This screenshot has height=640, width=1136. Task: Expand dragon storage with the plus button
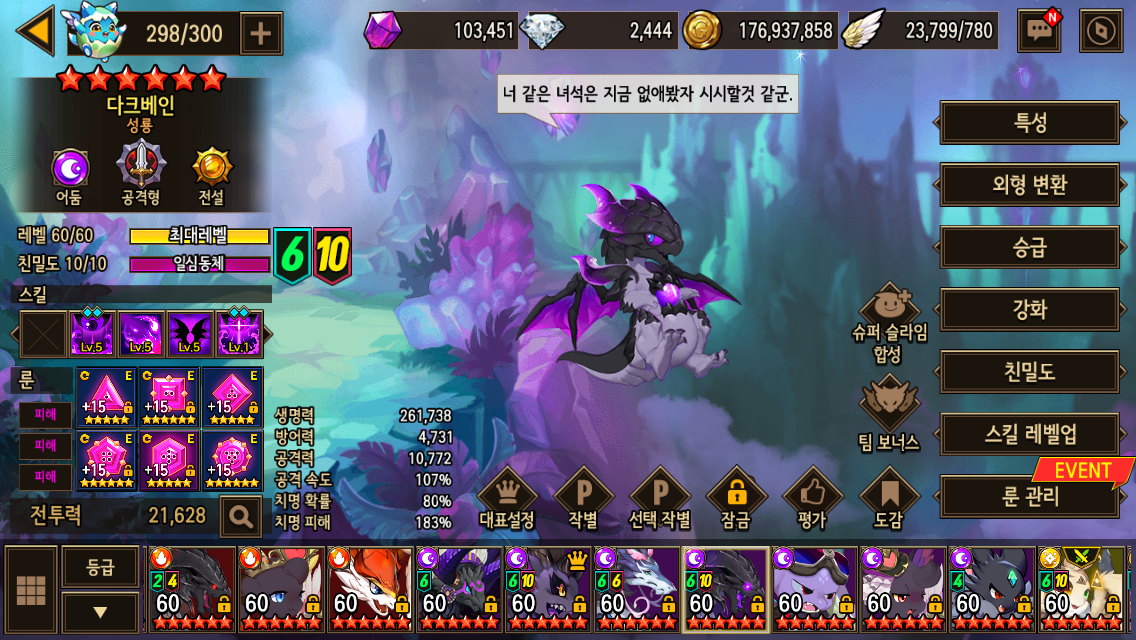260,33
